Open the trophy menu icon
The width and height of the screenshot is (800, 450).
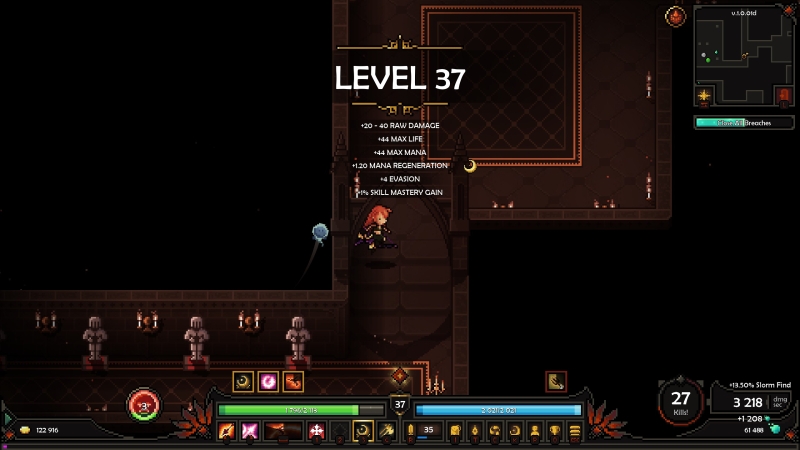[x=553, y=431]
